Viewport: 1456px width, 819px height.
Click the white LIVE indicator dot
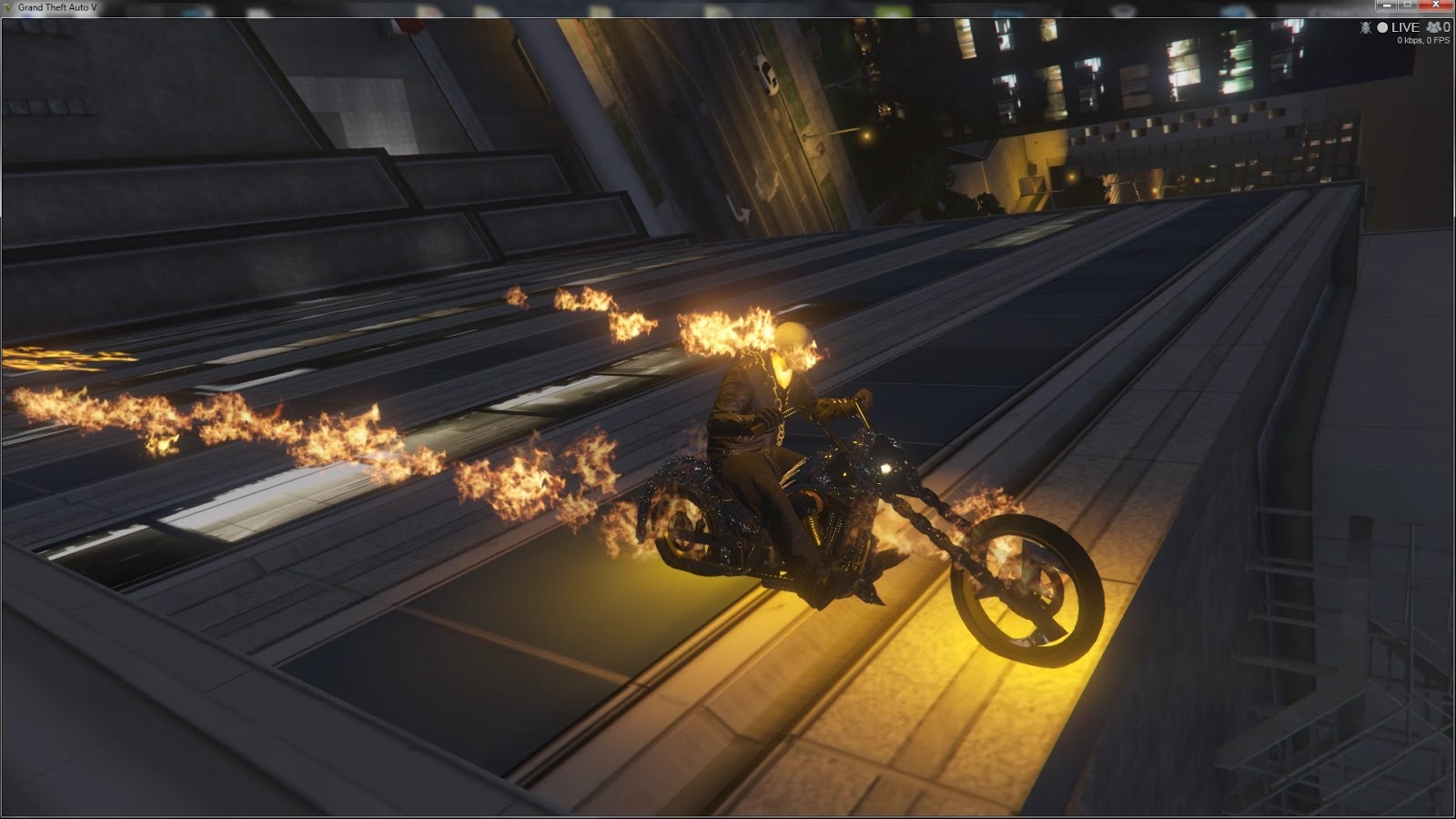[x=1382, y=28]
